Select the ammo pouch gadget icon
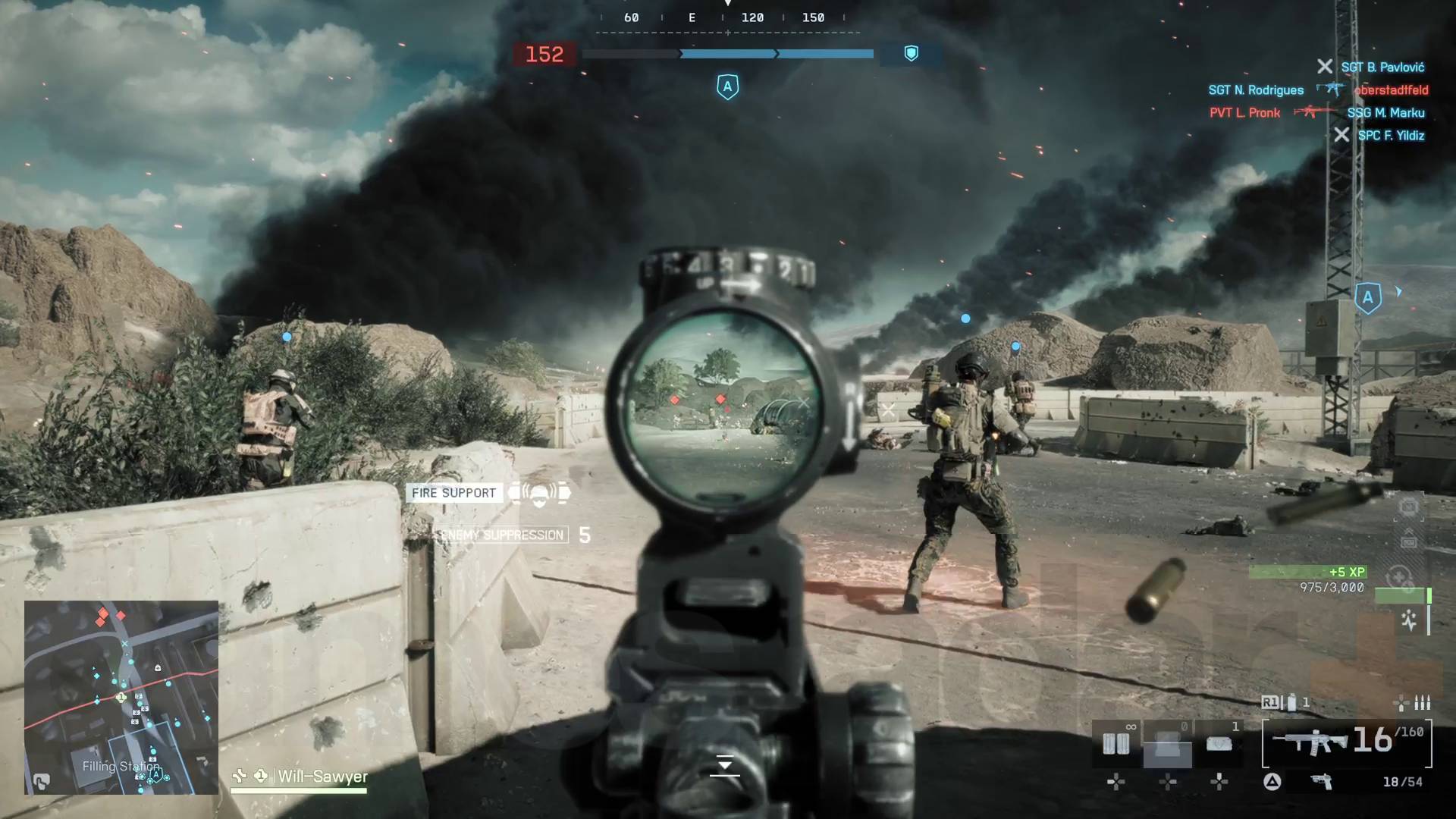Image resolution: width=1456 pixels, height=819 pixels. (1117, 743)
